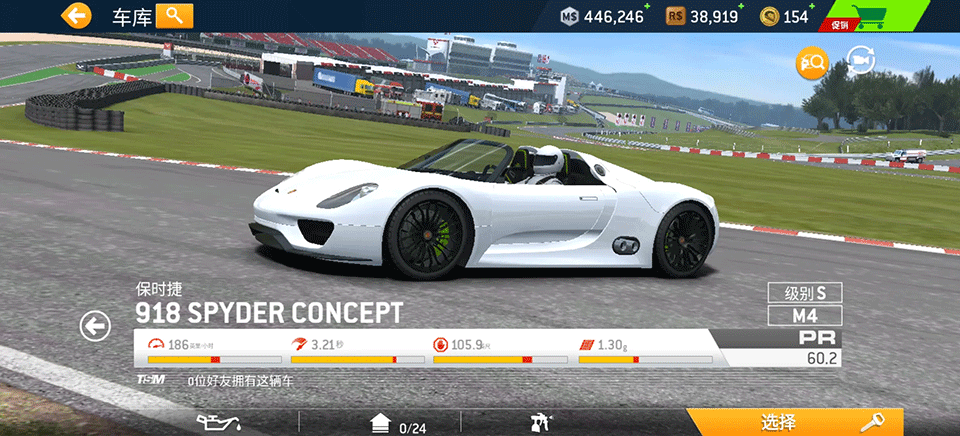Show the previous car with the left arrow
Viewport: 960px width, 436px height.
pos(95,326)
